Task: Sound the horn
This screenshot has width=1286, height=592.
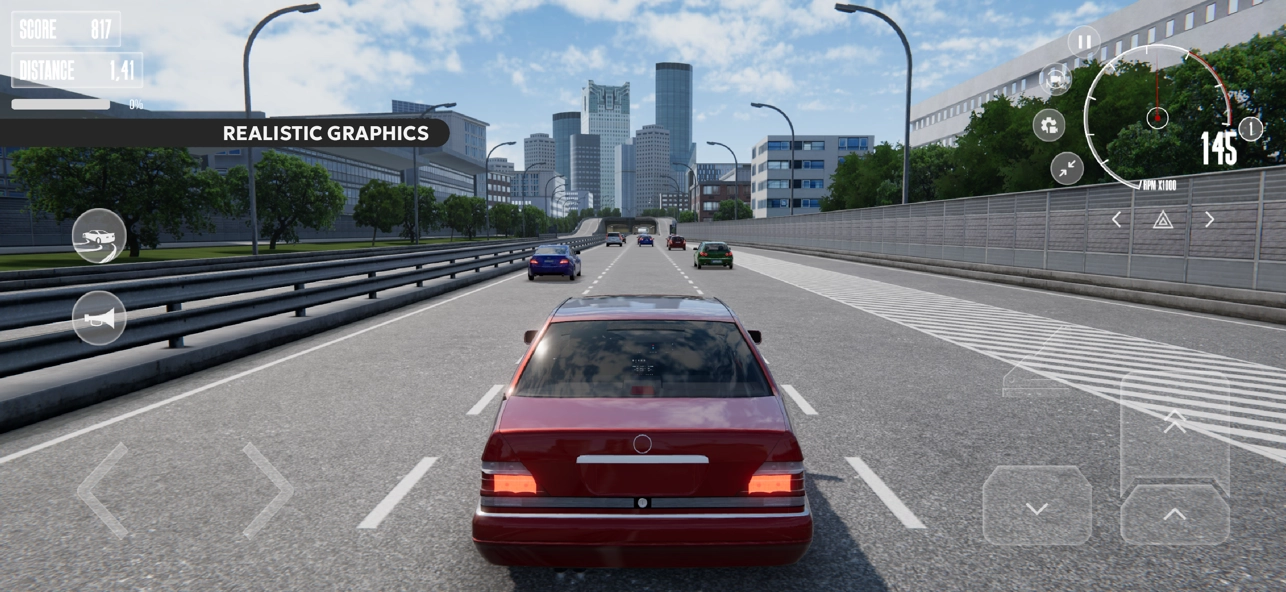Action: point(99,318)
